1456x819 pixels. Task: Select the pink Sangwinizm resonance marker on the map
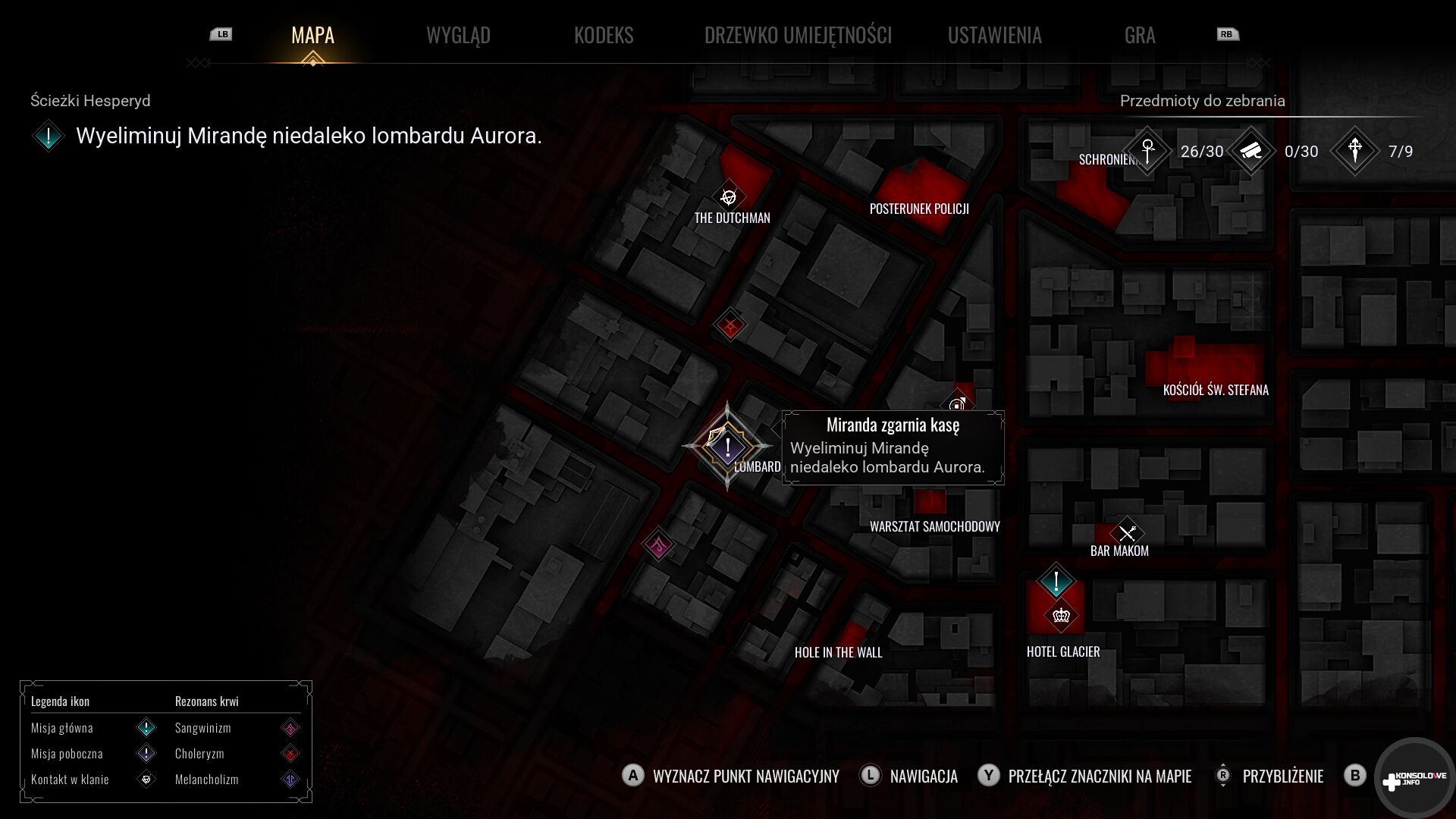(658, 544)
